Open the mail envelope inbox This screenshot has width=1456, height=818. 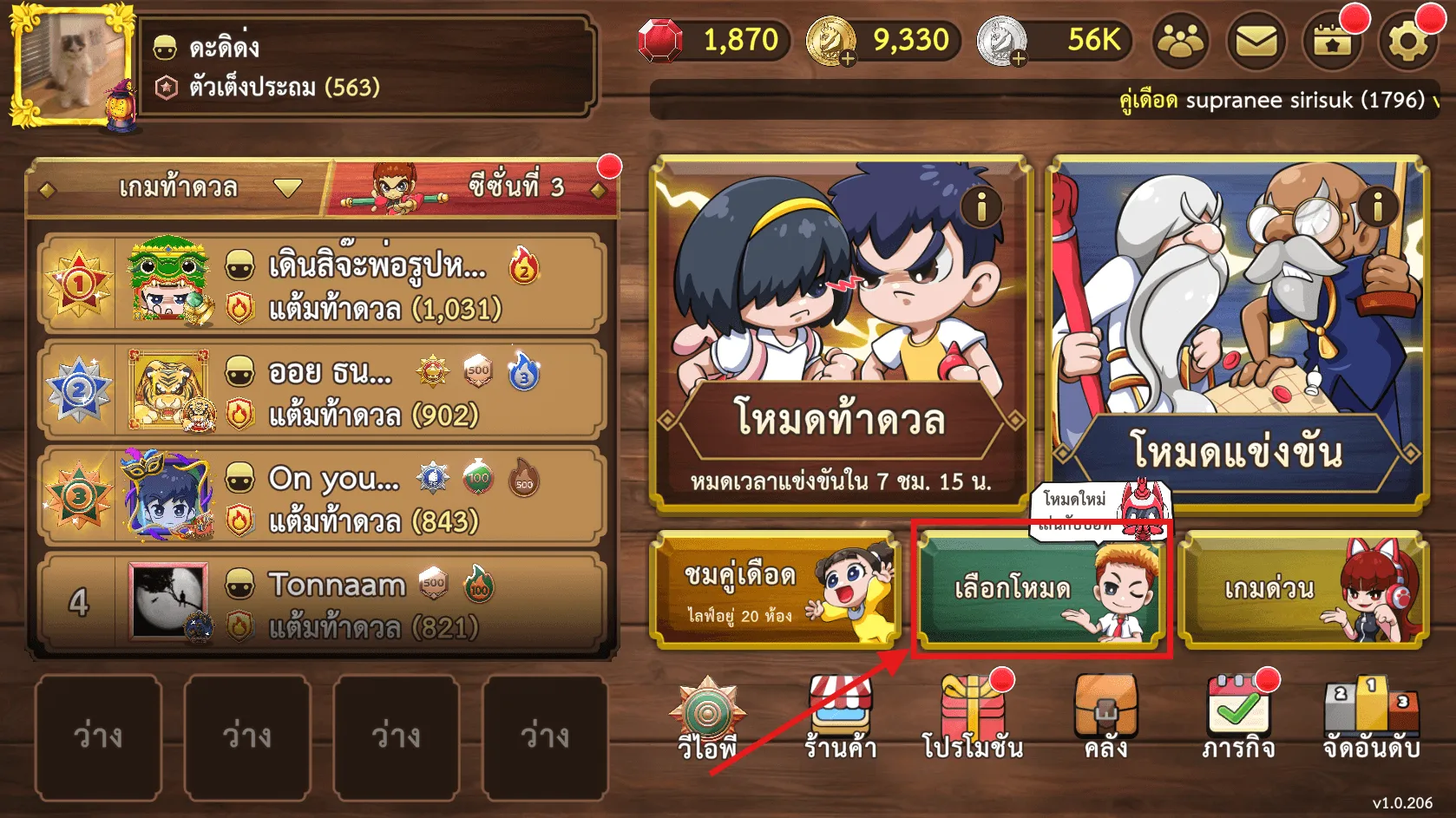click(1256, 42)
